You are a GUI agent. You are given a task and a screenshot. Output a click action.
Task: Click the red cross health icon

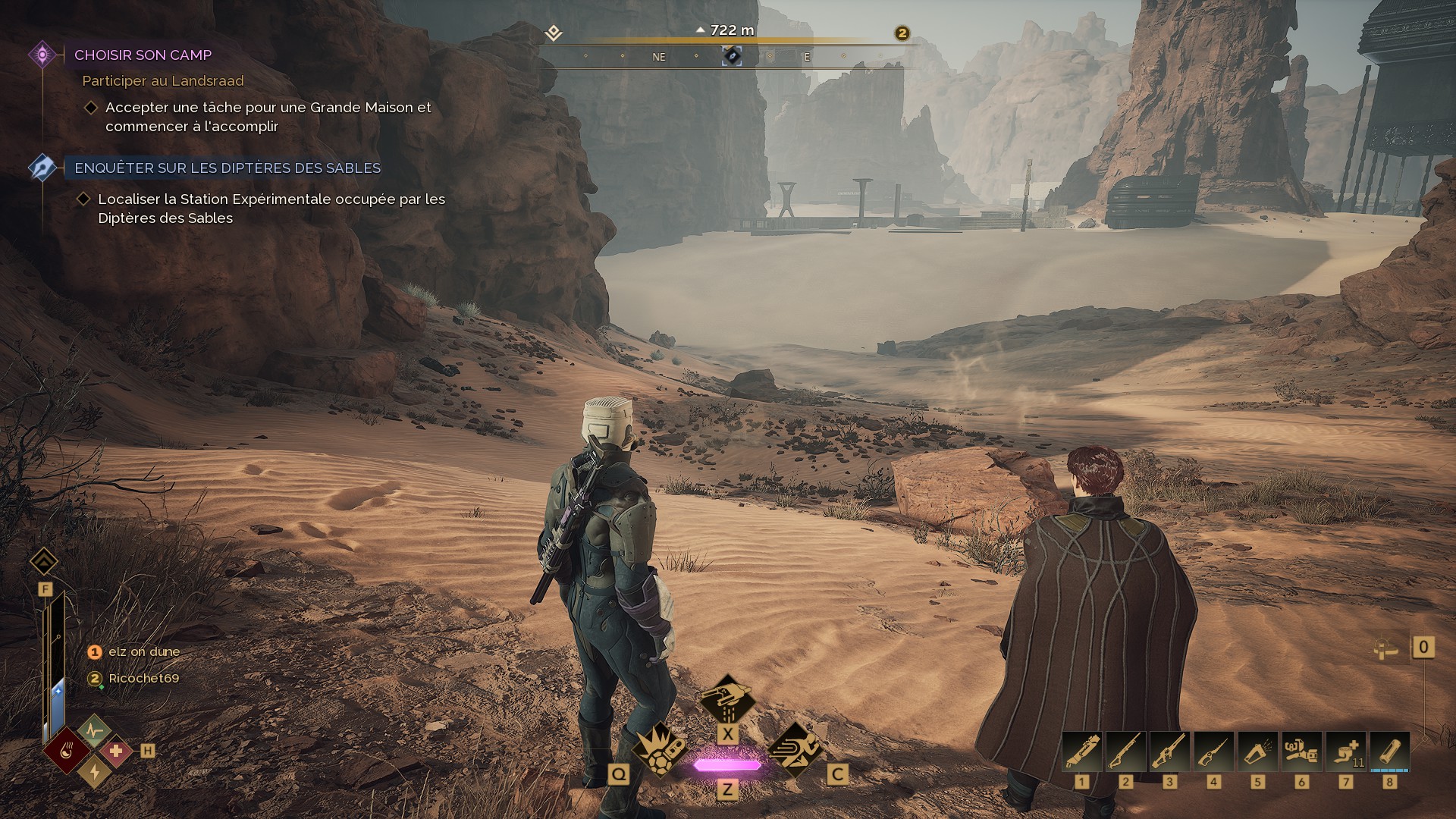(116, 752)
